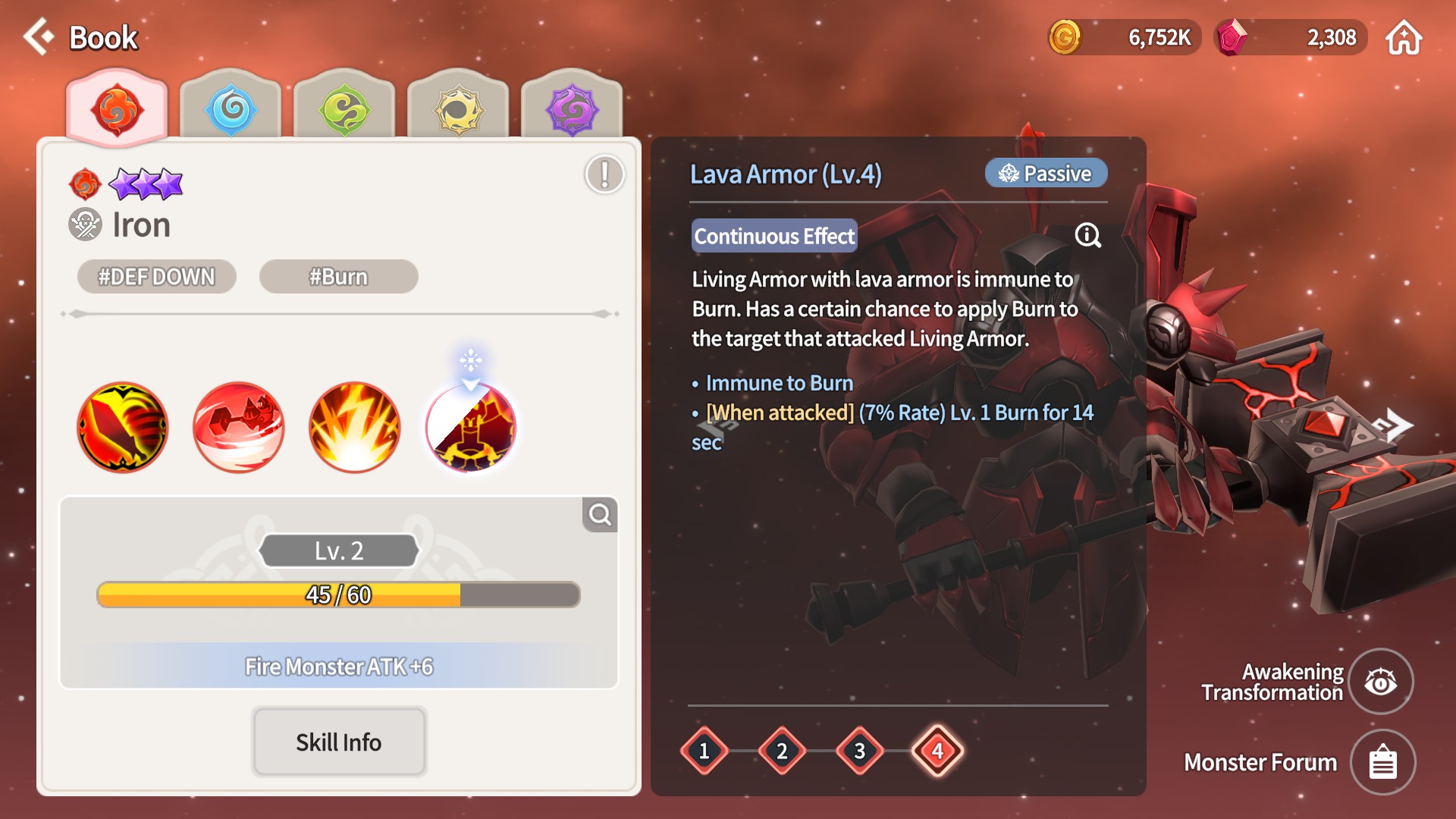This screenshot has height=819, width=1456.
Task: Open the light element tab
Action: (458, 109)
